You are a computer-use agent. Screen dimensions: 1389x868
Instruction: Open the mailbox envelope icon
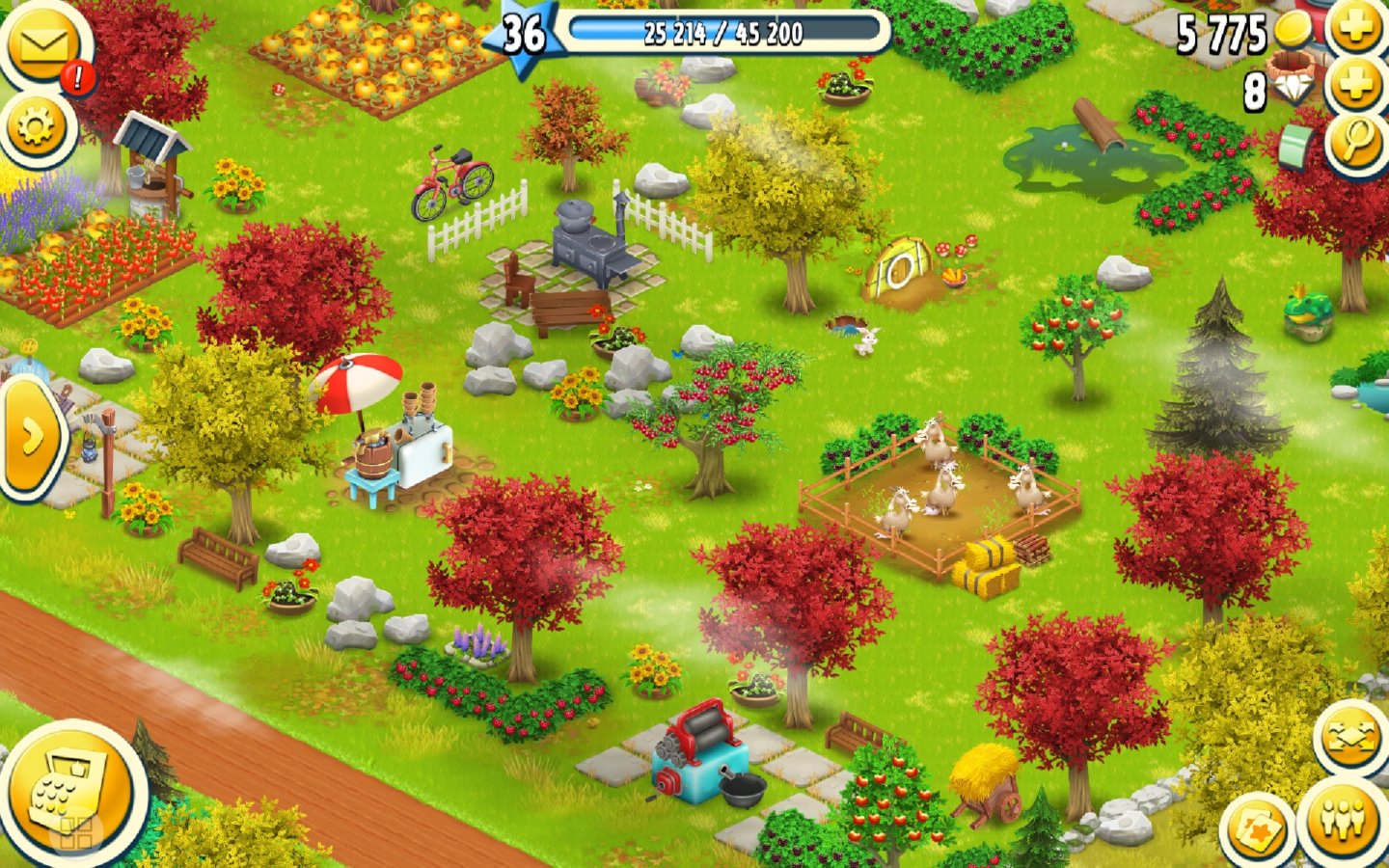coord(42,44)
